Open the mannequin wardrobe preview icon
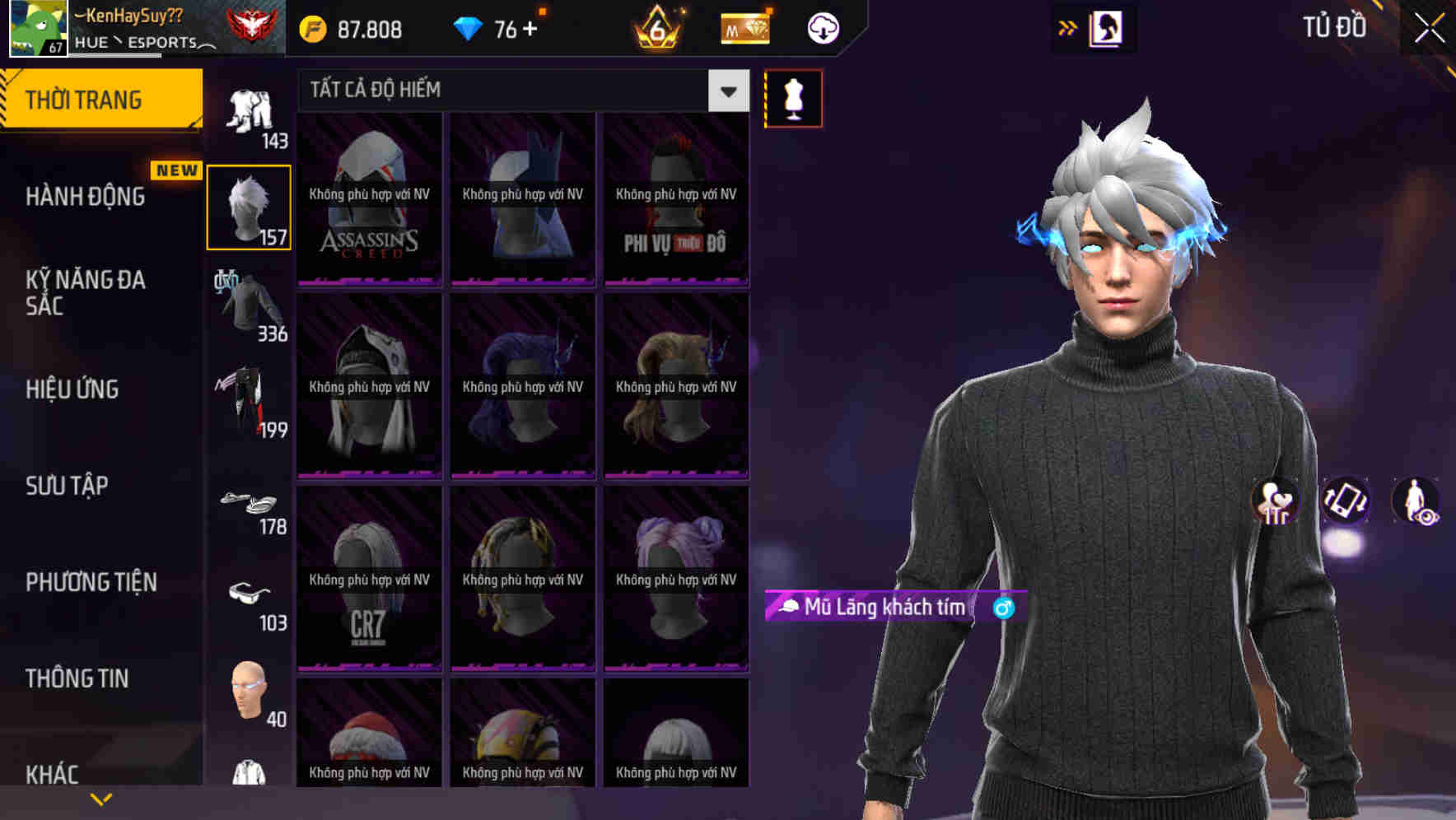This screenshot has height=820, width=1456. [x=793, y=97]
